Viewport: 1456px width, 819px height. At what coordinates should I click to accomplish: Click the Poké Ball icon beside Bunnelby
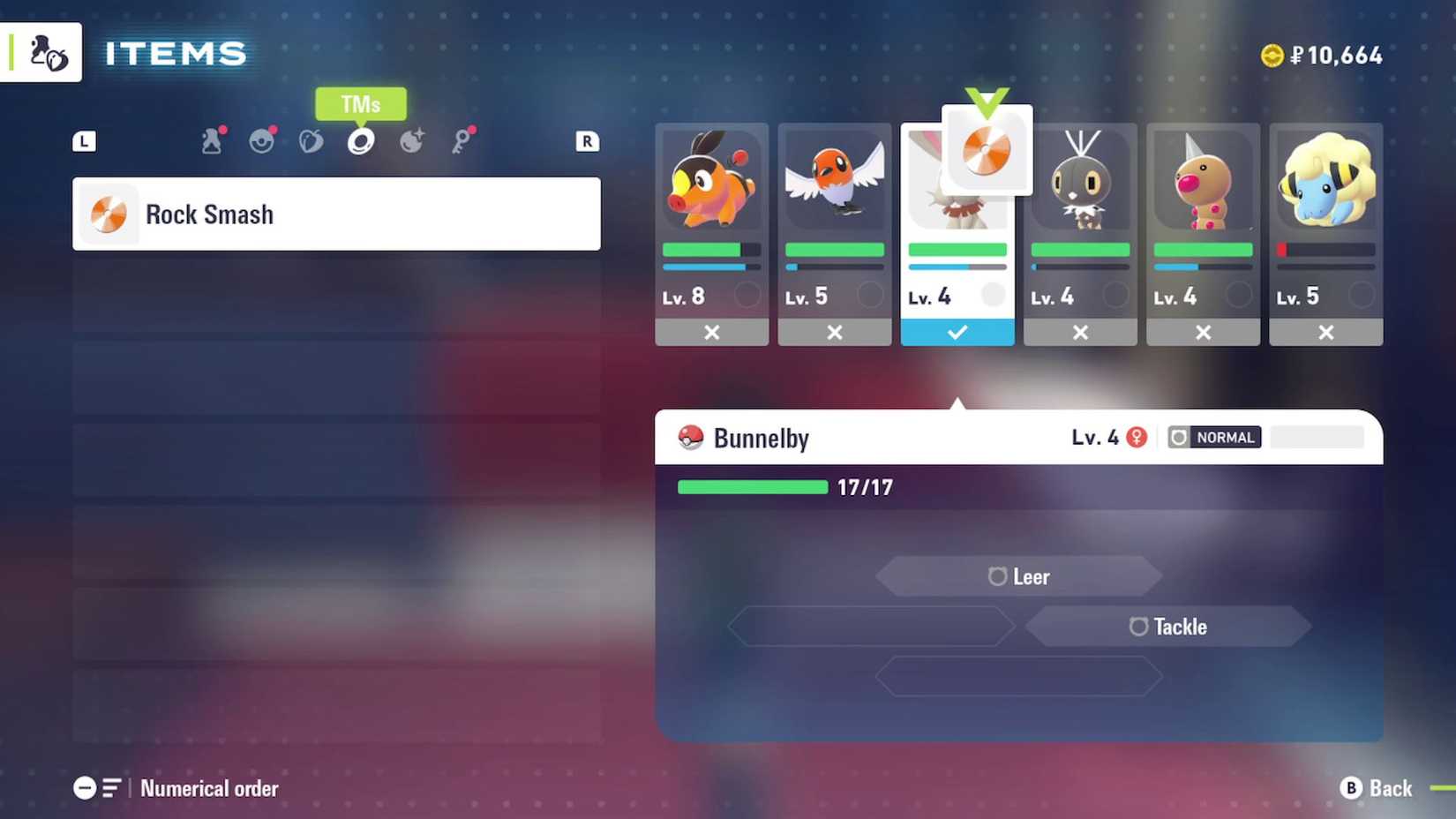693,437
